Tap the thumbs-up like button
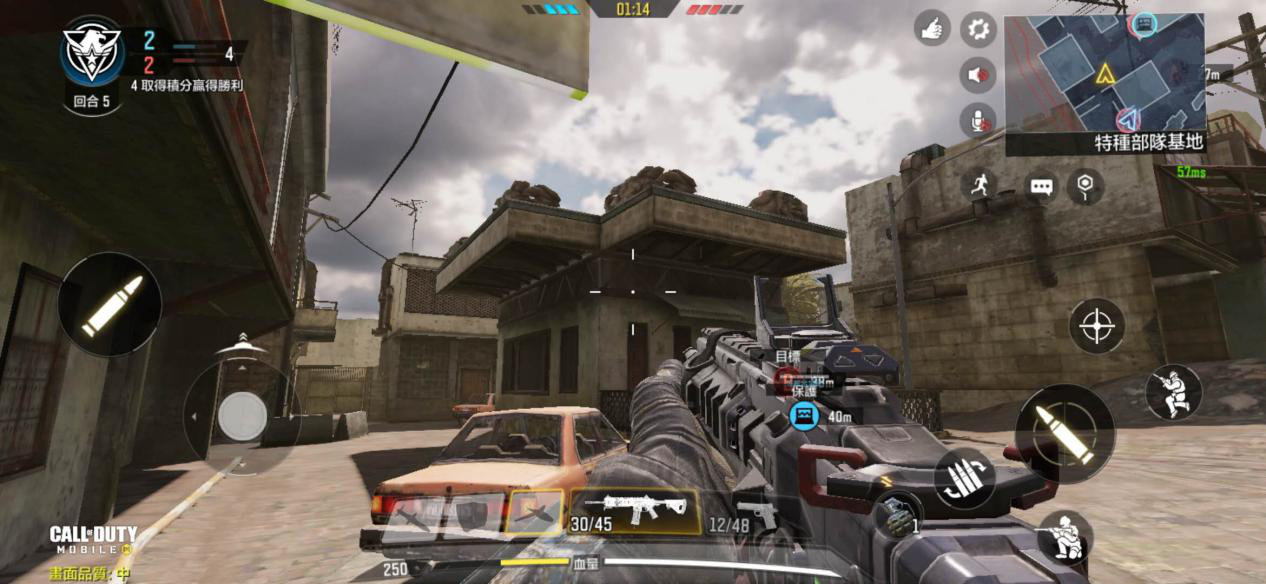1266x584 pixels. click(932, 29)
